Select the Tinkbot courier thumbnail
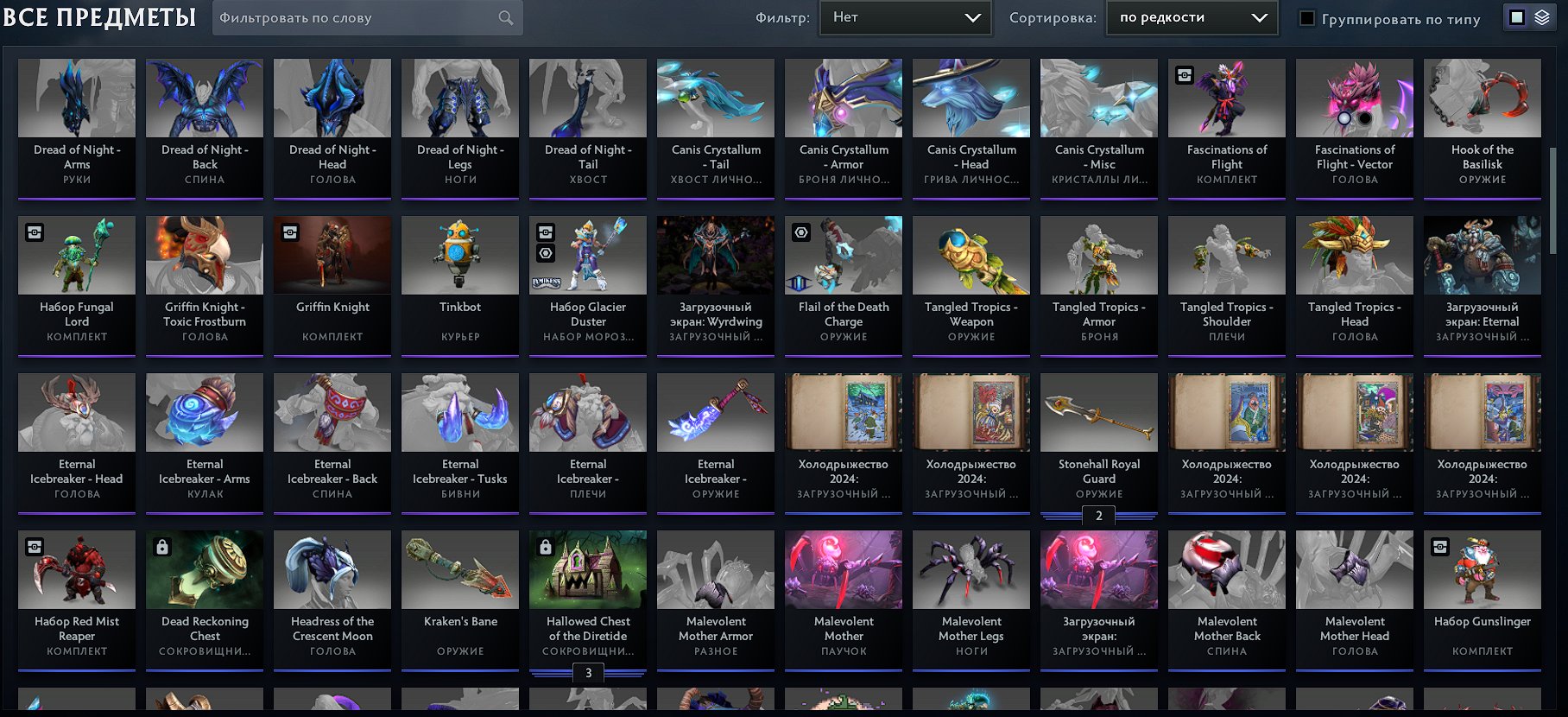The image size is (1568, 717). coord(460,254)
